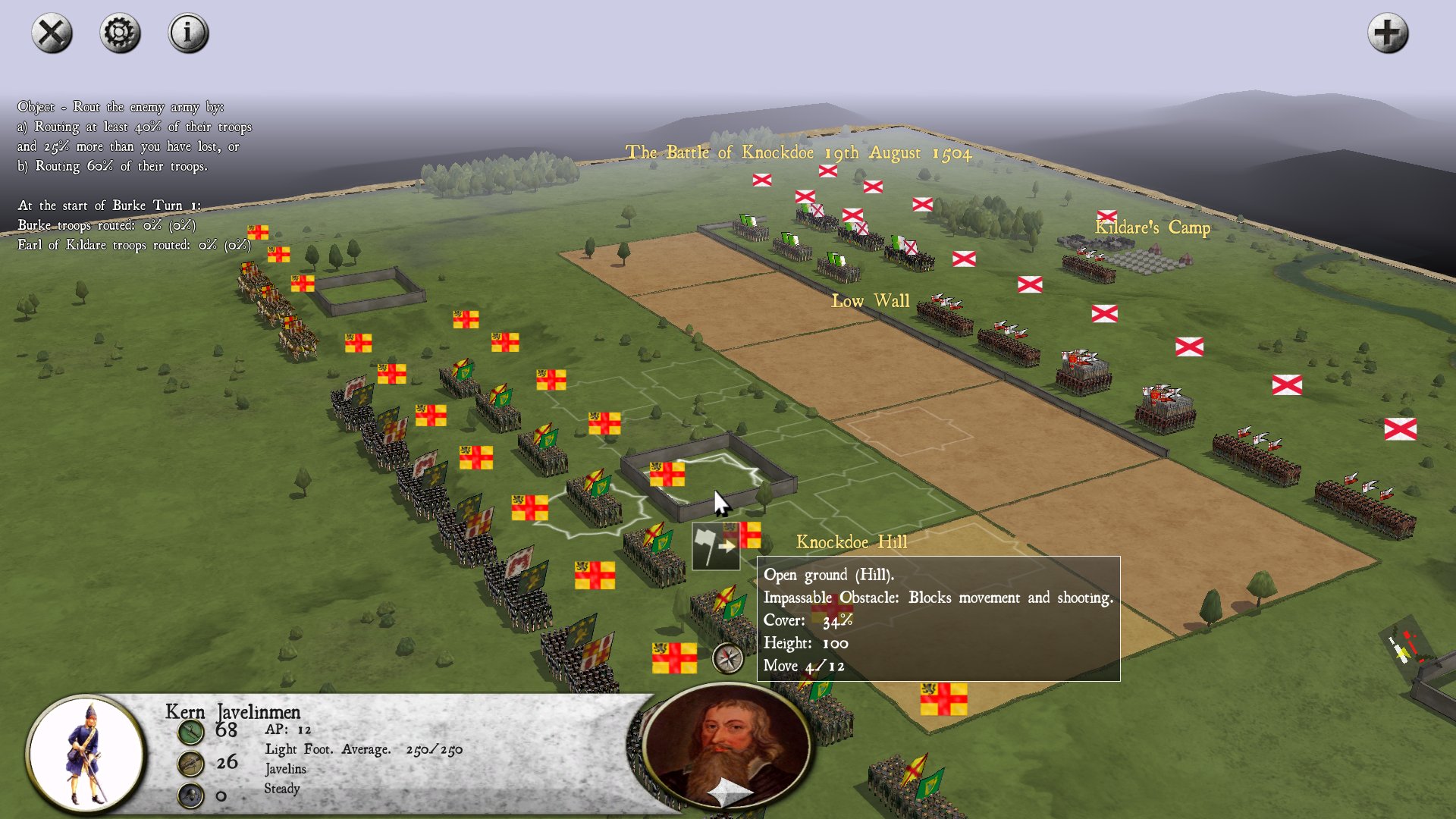
Task: Show battle information with the i button
Action: click(x=188, y=33)
